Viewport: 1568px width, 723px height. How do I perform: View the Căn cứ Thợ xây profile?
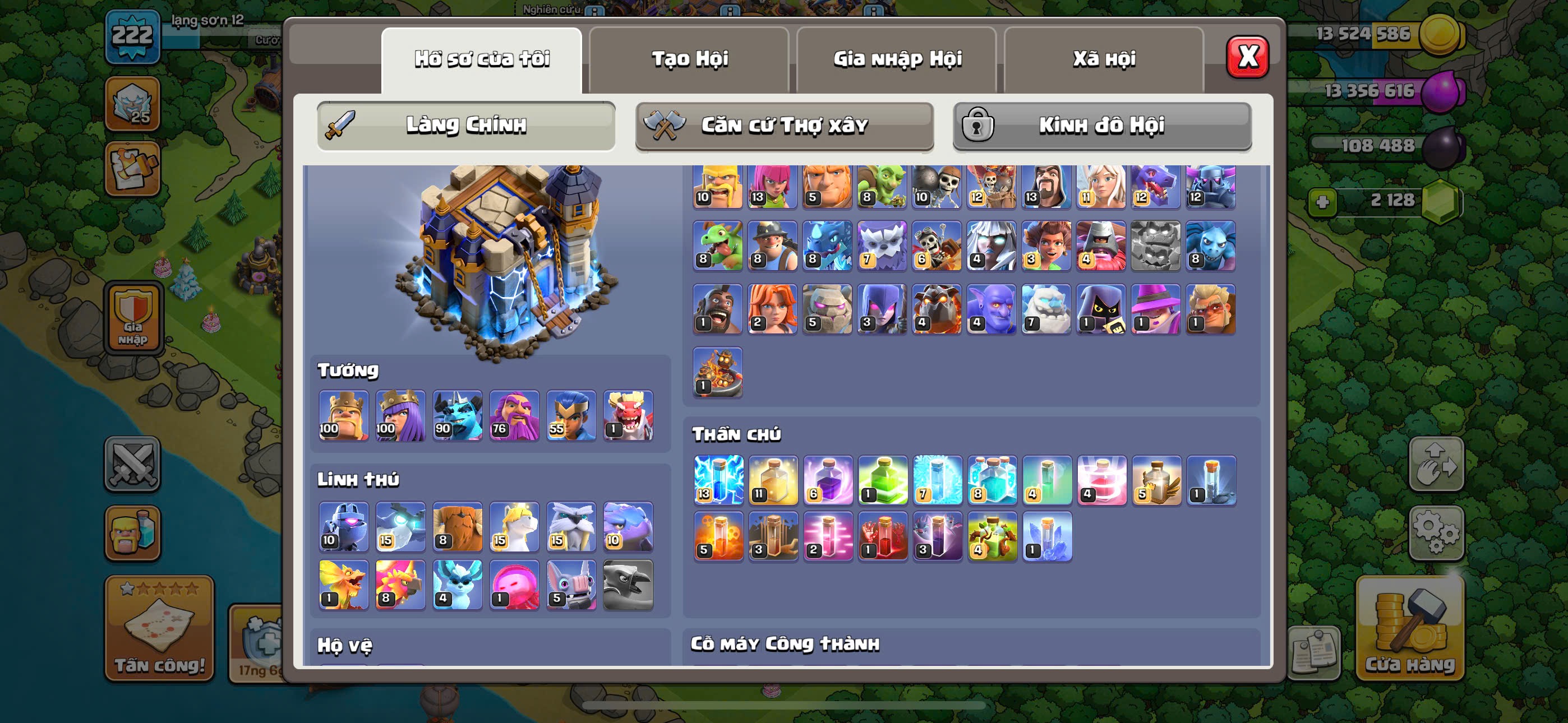point(784,126)
